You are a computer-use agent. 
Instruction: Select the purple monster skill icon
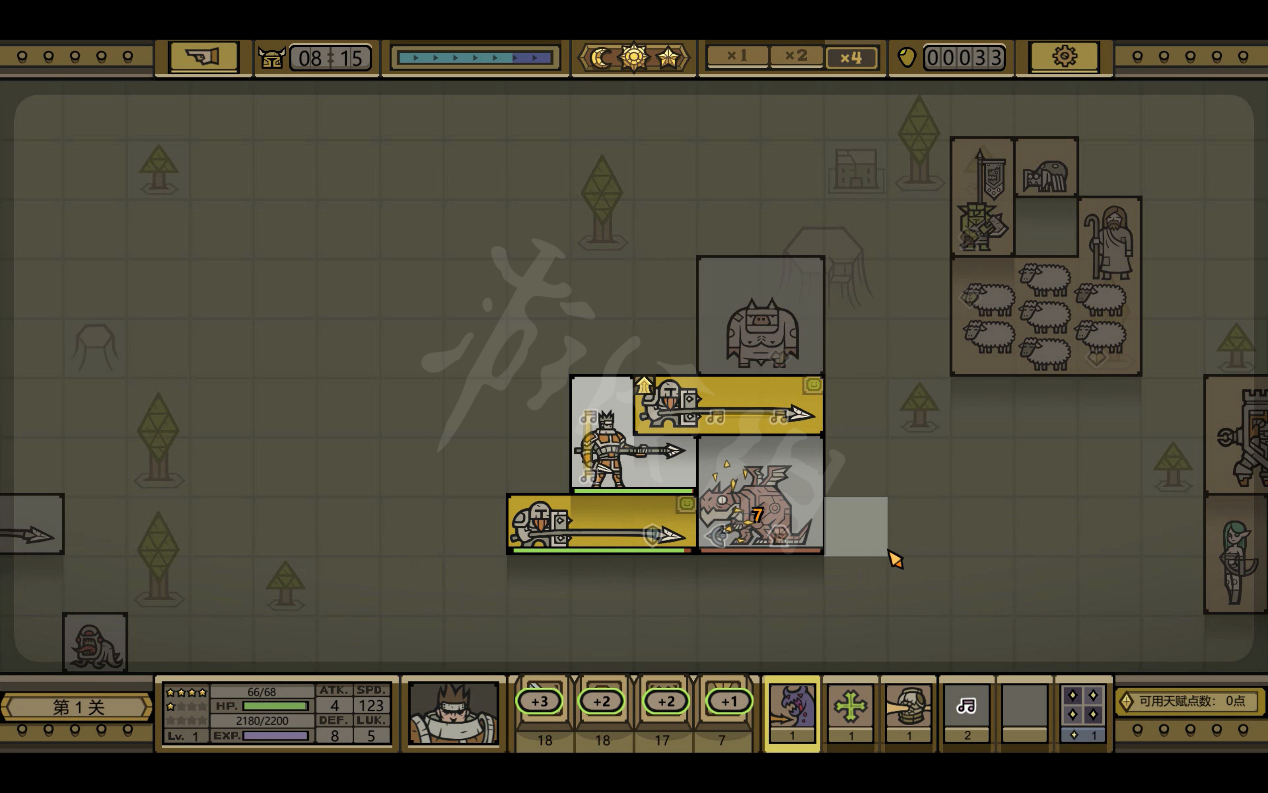point(791,707)
